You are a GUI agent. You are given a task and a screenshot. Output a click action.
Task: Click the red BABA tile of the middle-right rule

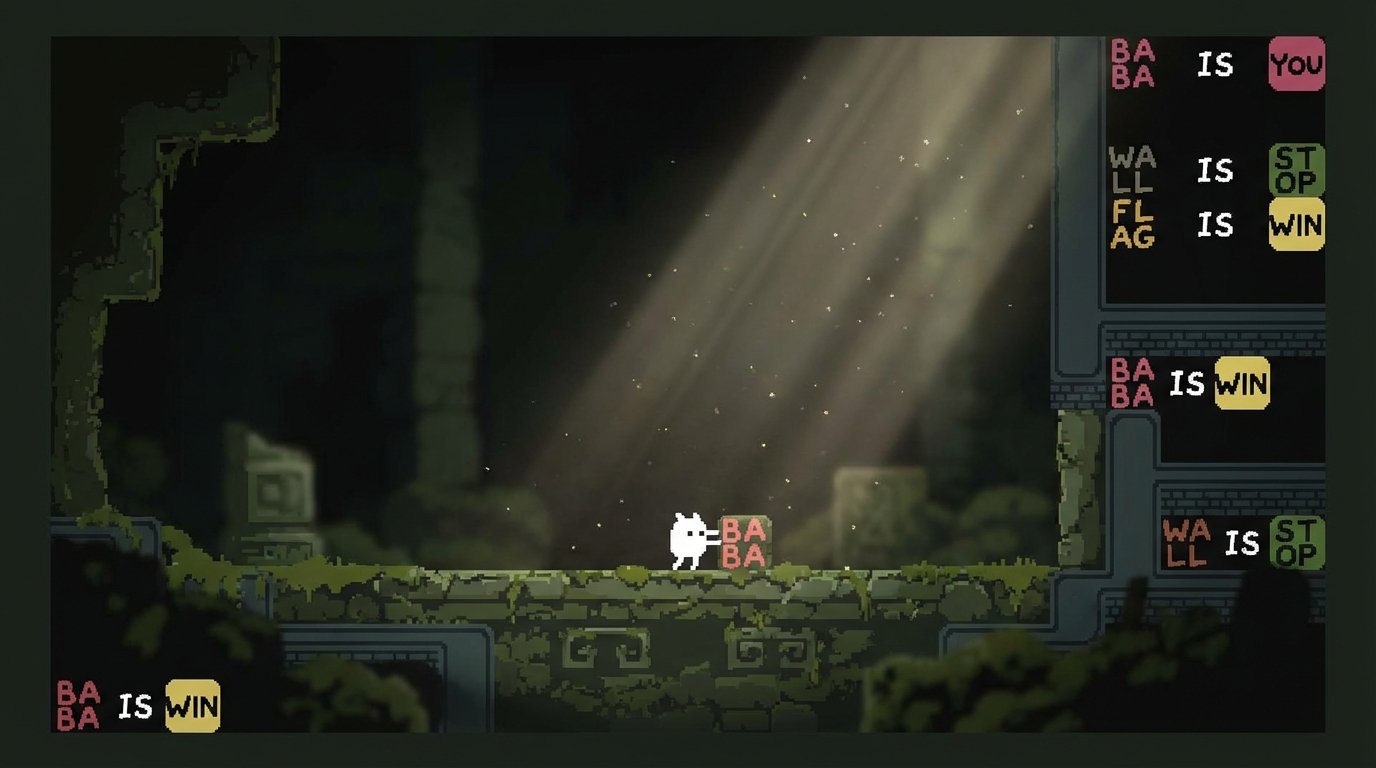[1130, 384]
